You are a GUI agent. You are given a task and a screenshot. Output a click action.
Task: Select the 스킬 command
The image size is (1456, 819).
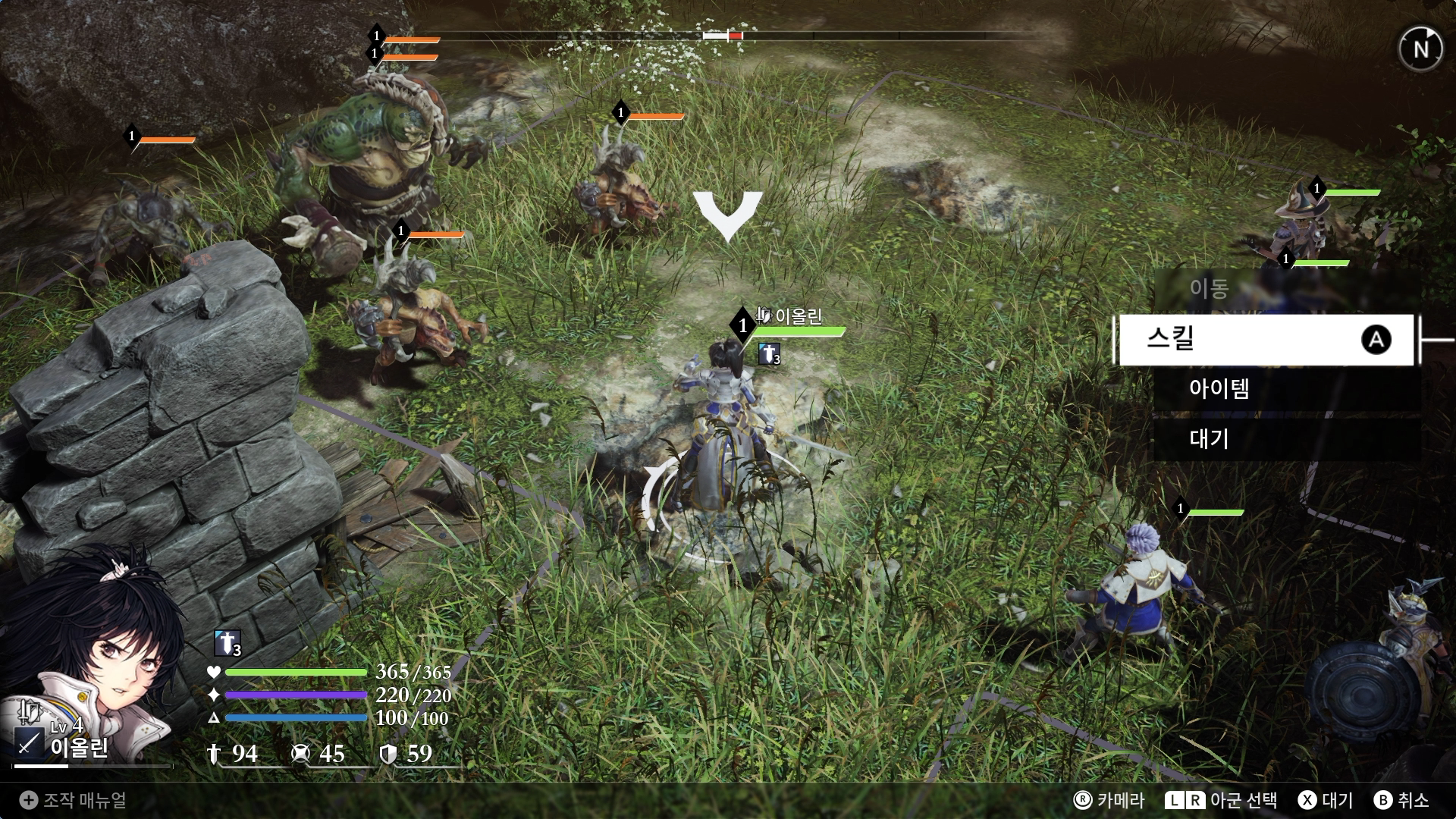(x=1265, y=339)
